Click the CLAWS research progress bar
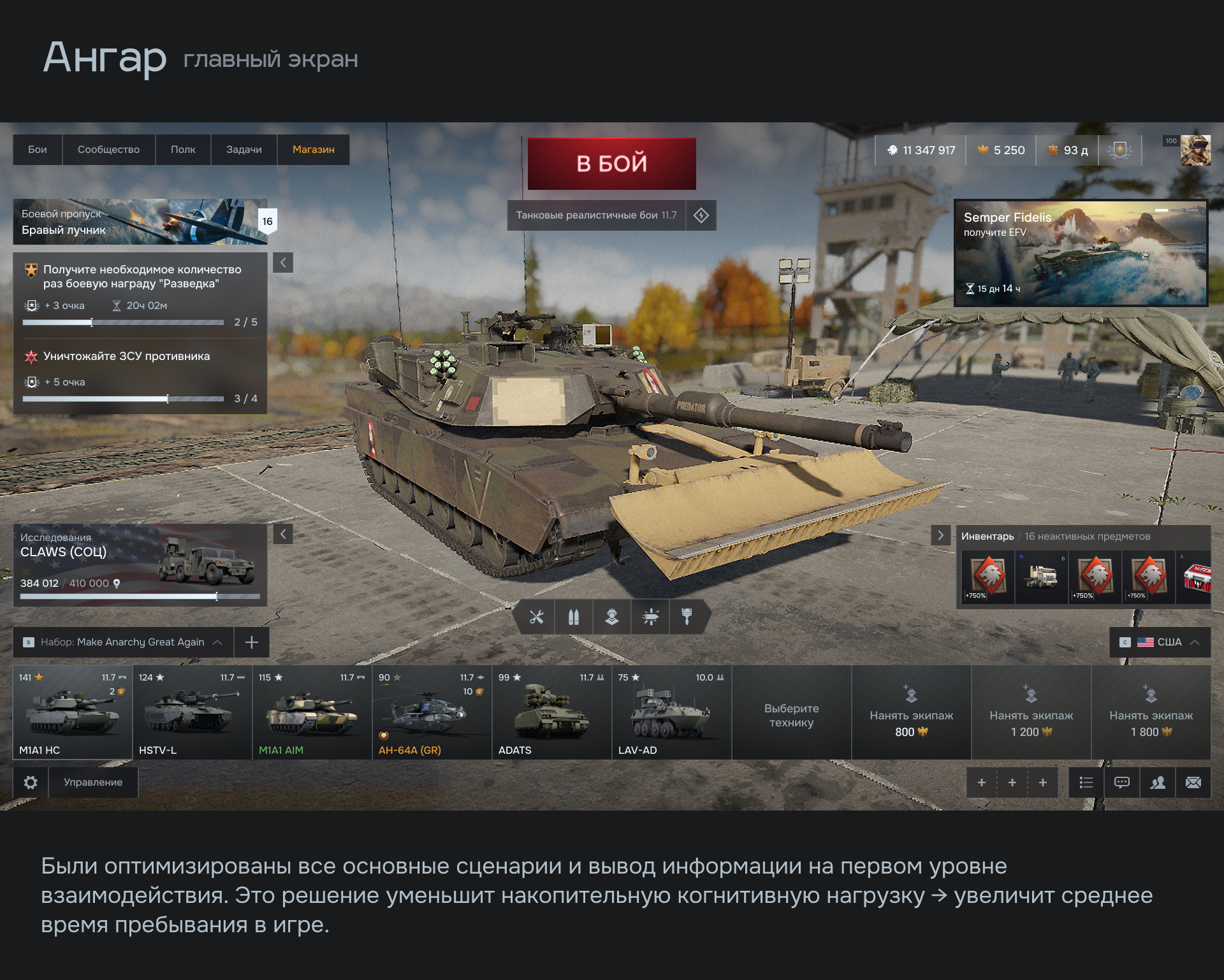The height and width of the screenshot is (980, 1224). (x=140, y=597)
